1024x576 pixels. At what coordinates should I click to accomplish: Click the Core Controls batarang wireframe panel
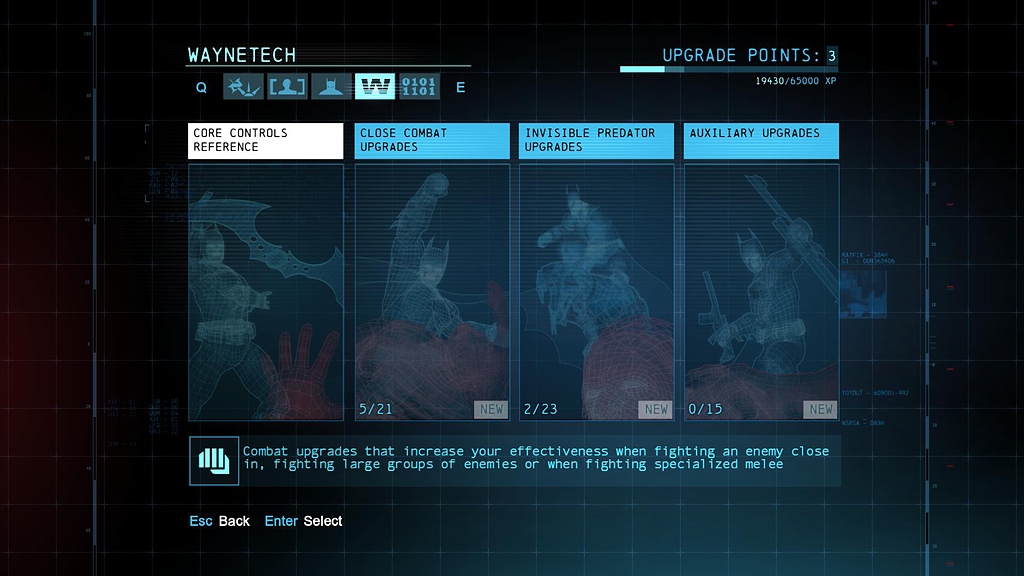265,292
